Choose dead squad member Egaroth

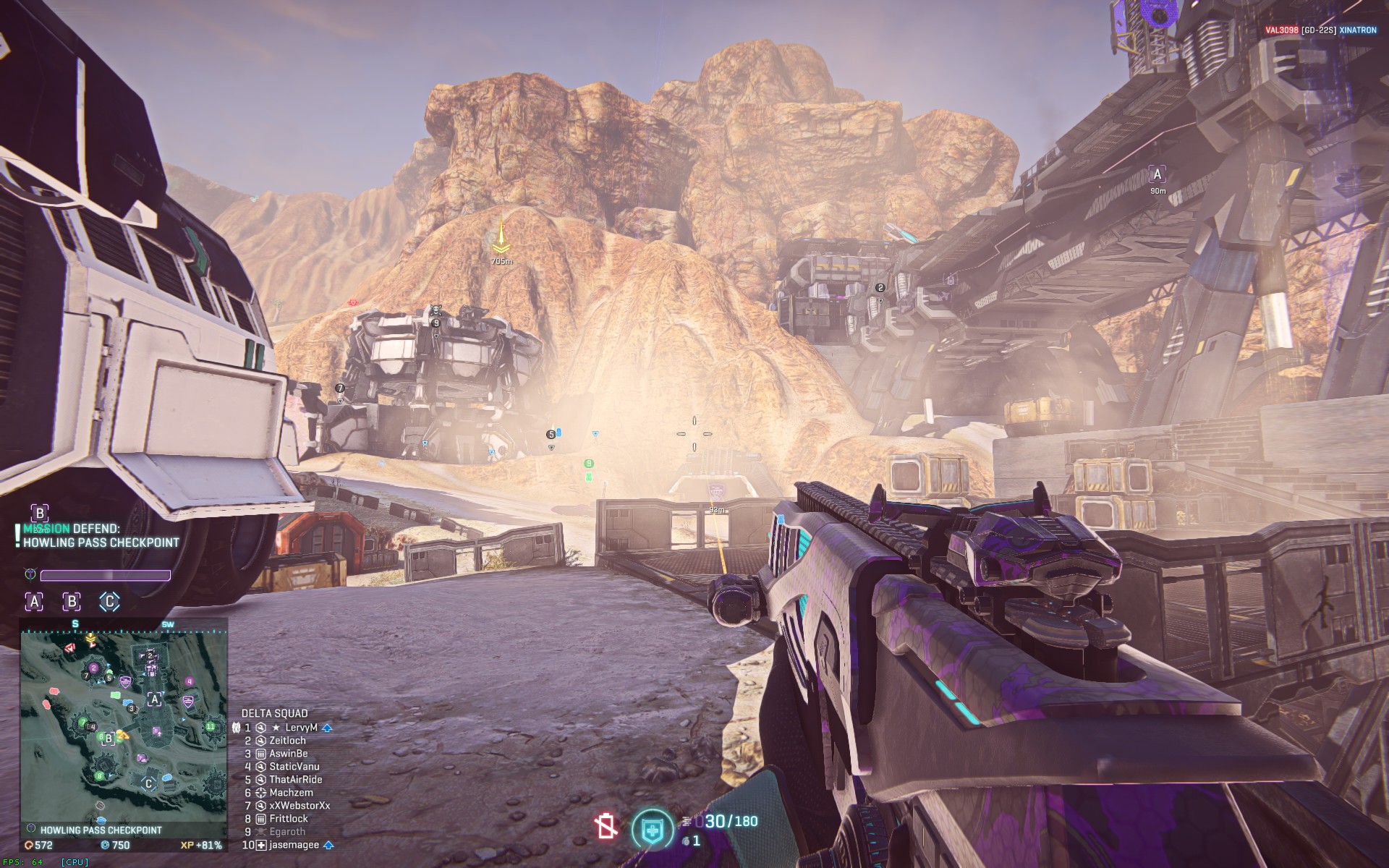[x=288, y=832]
